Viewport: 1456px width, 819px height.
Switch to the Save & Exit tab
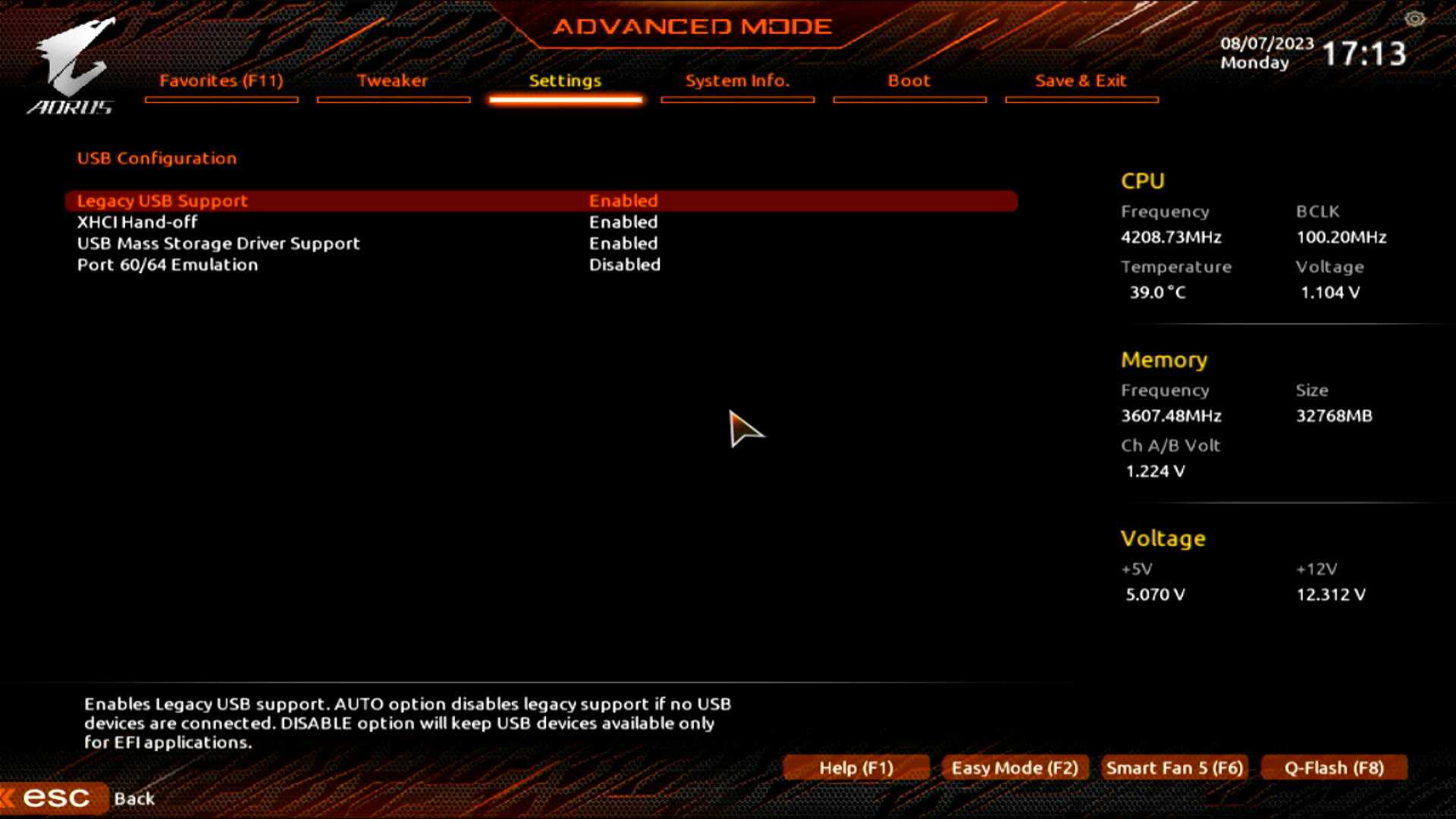pos(1081,81)
